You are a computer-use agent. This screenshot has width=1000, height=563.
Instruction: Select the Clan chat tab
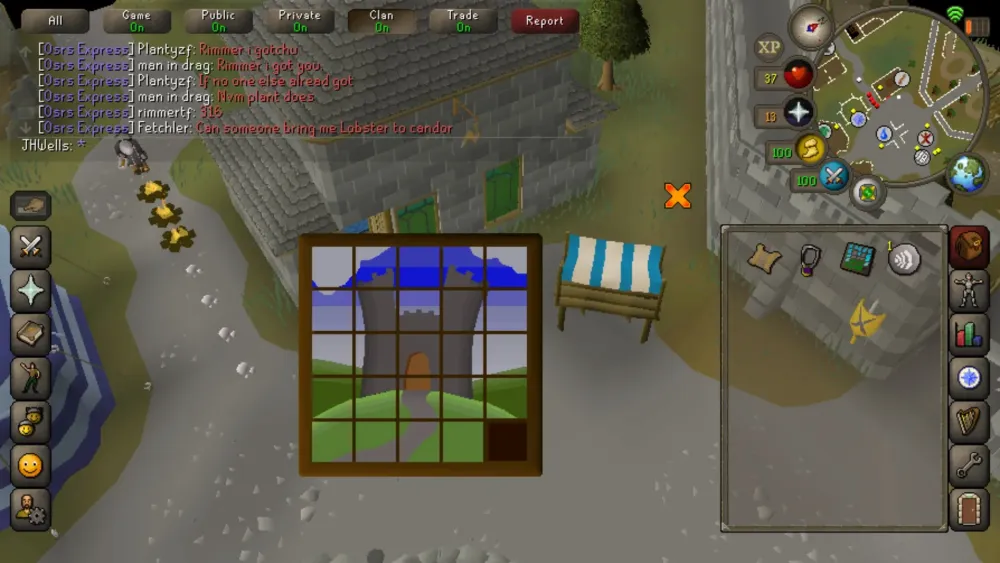point(382,21)
